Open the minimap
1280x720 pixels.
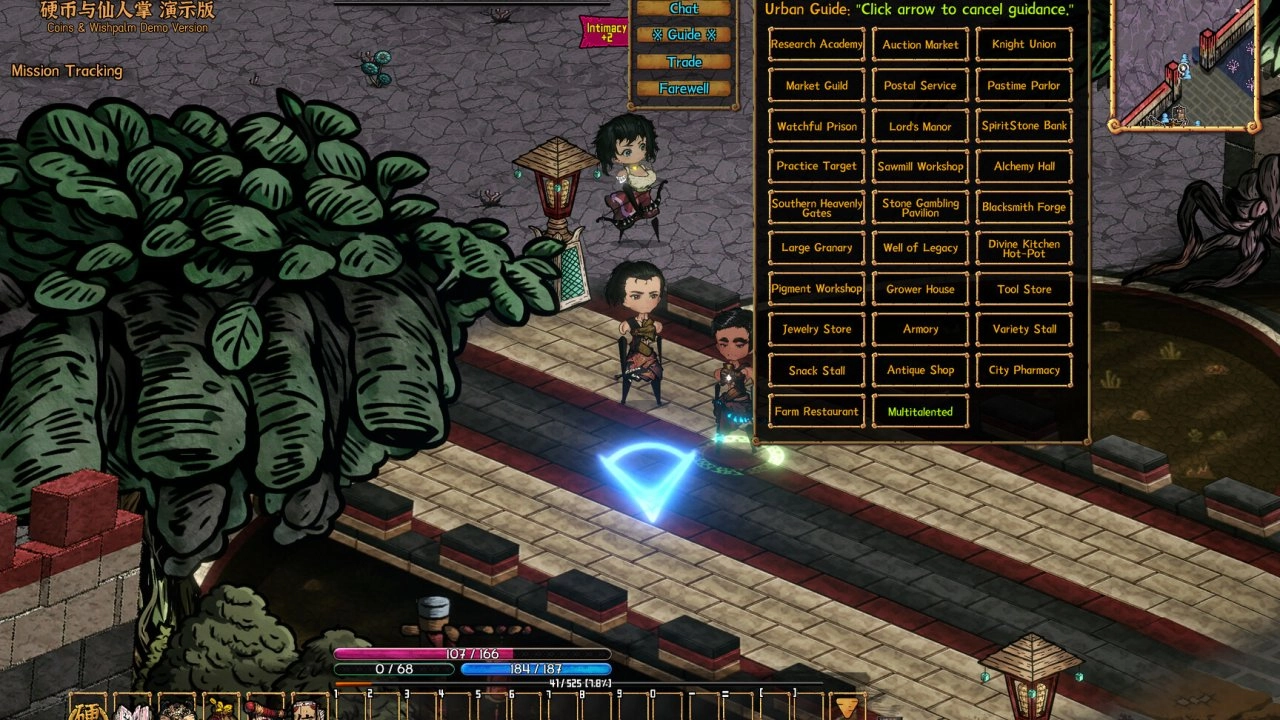[1184, 66]
